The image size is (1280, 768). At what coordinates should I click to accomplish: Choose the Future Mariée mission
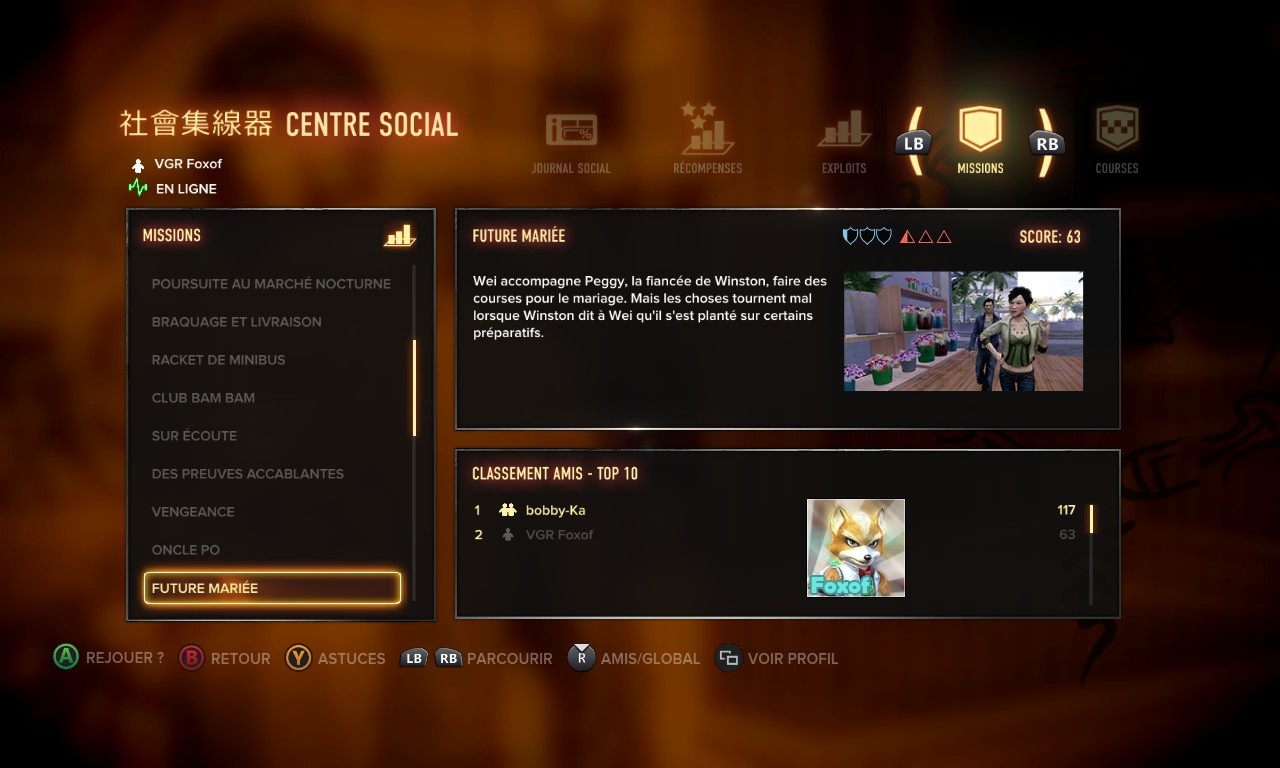point(272,588)
